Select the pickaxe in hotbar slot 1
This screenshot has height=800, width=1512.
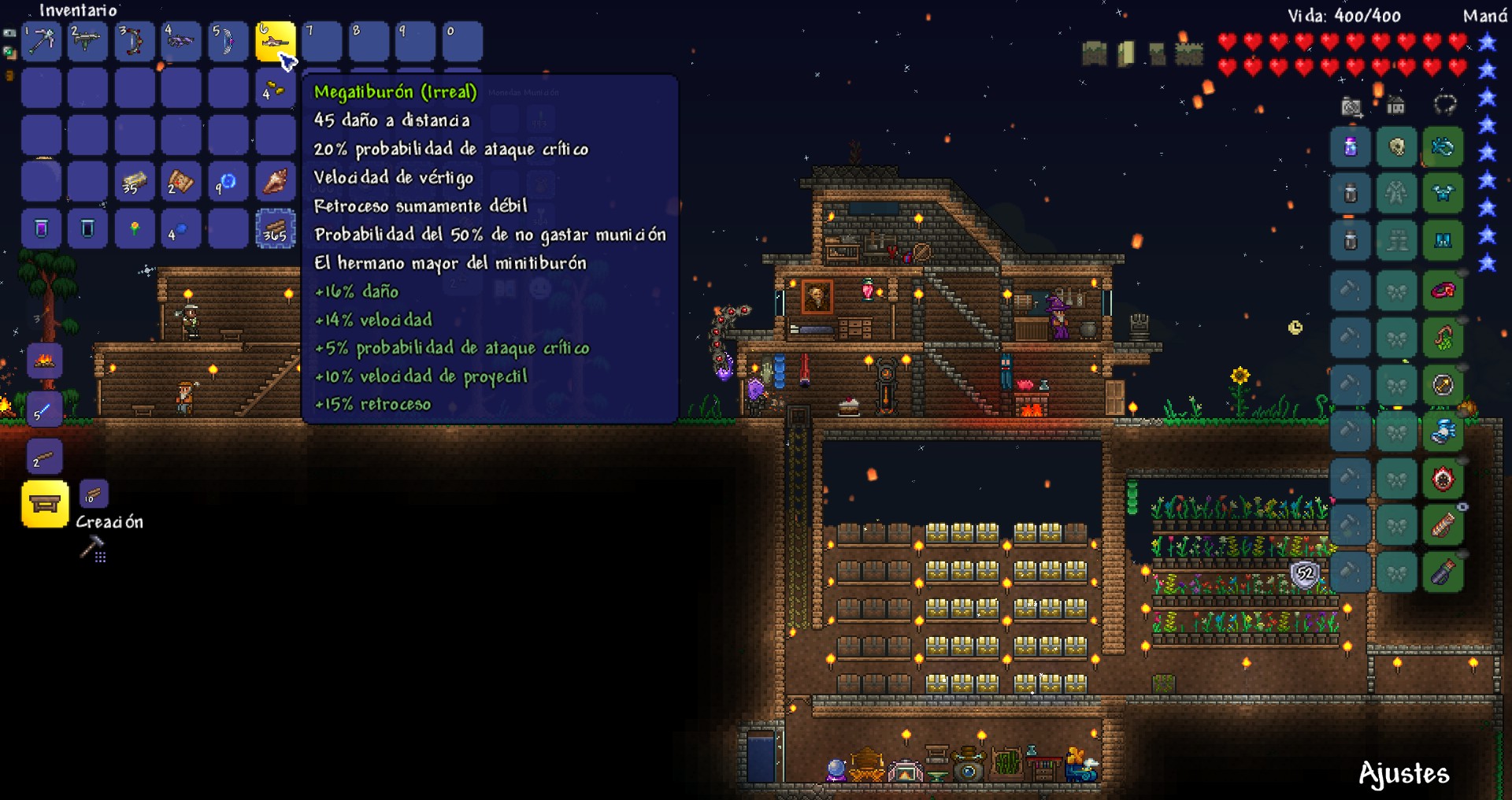click(x=41, y=42)
